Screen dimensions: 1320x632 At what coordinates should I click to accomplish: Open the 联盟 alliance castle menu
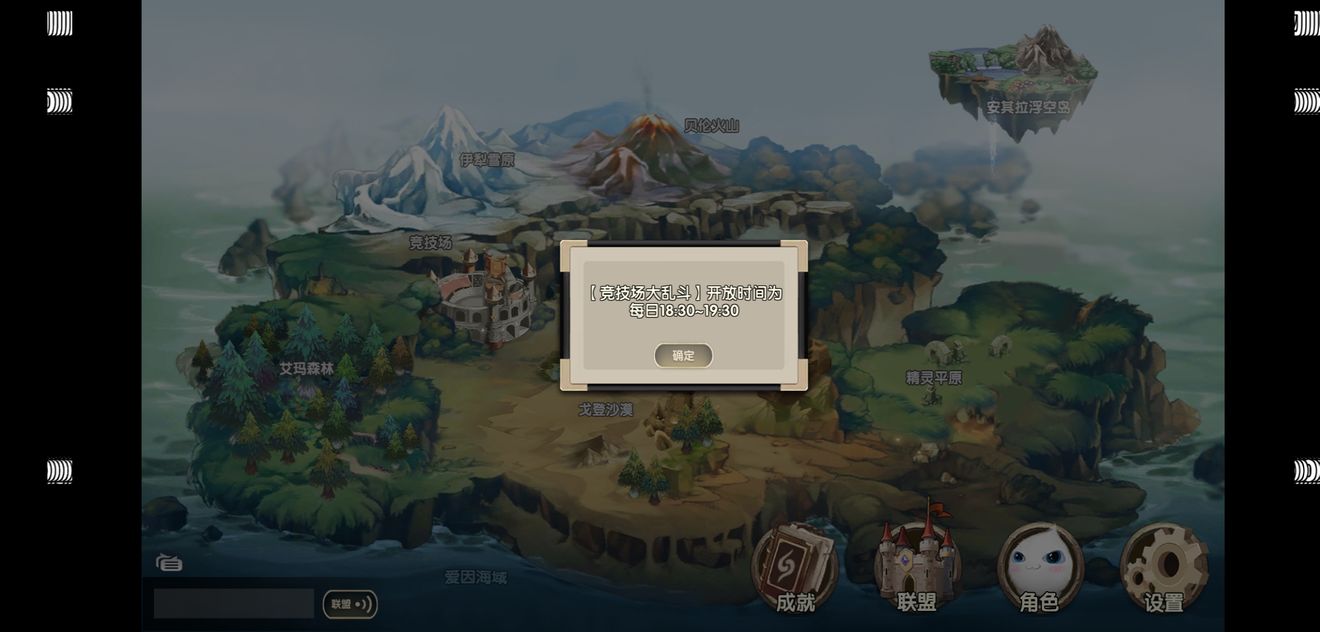917,565
